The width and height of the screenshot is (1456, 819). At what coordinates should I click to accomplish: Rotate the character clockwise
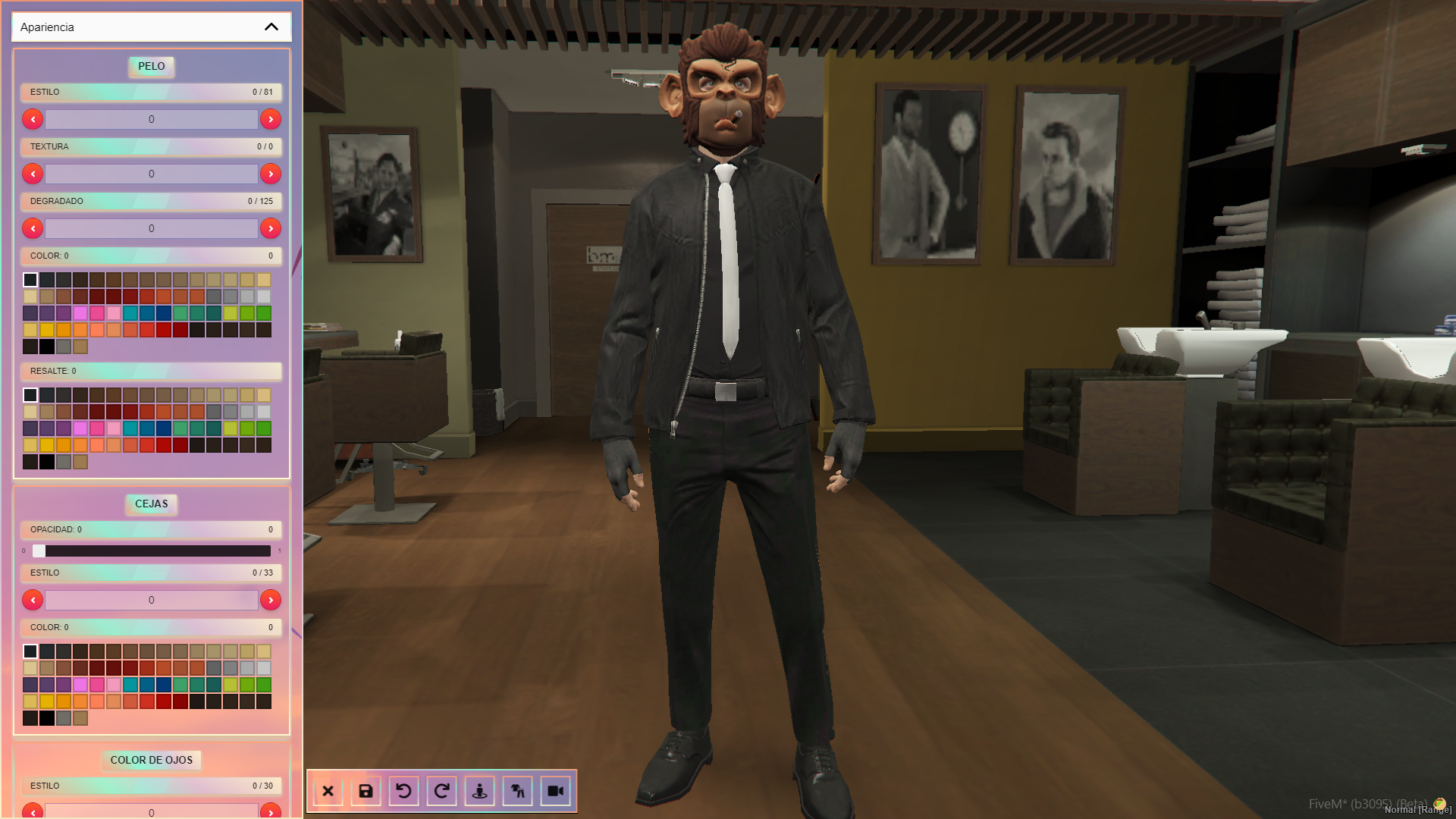coord(442,791)
